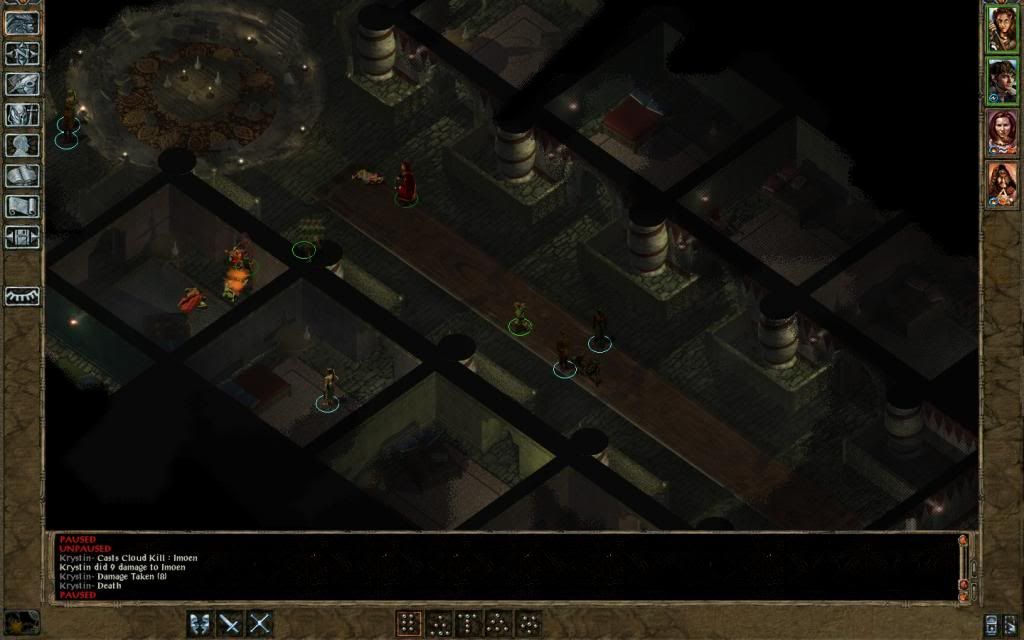This screenshot has height=640, width=1024.
Task: Select the dark-haired man's portrait
Action: pos(1001,81)
